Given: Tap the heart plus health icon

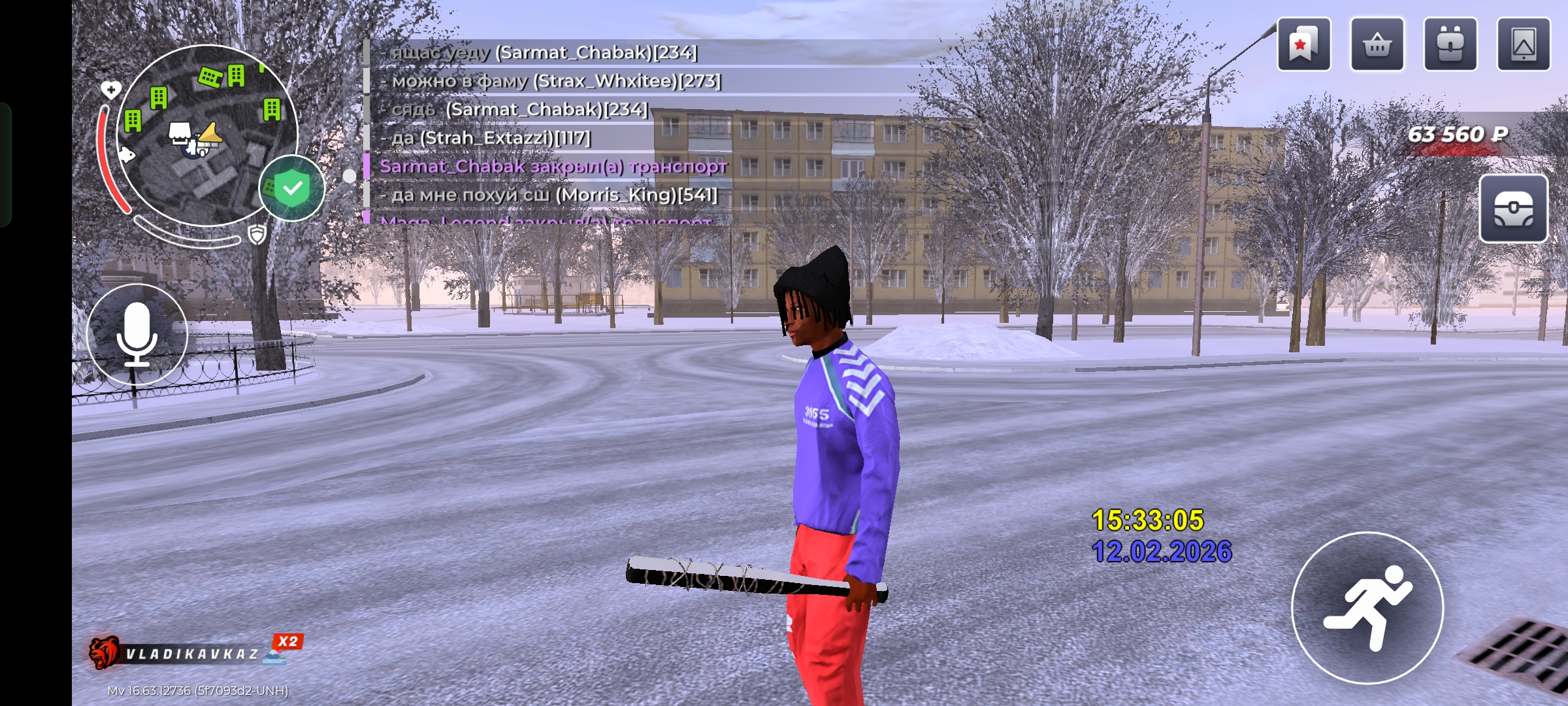Looking at the screenshot, I should click(110, 90).
